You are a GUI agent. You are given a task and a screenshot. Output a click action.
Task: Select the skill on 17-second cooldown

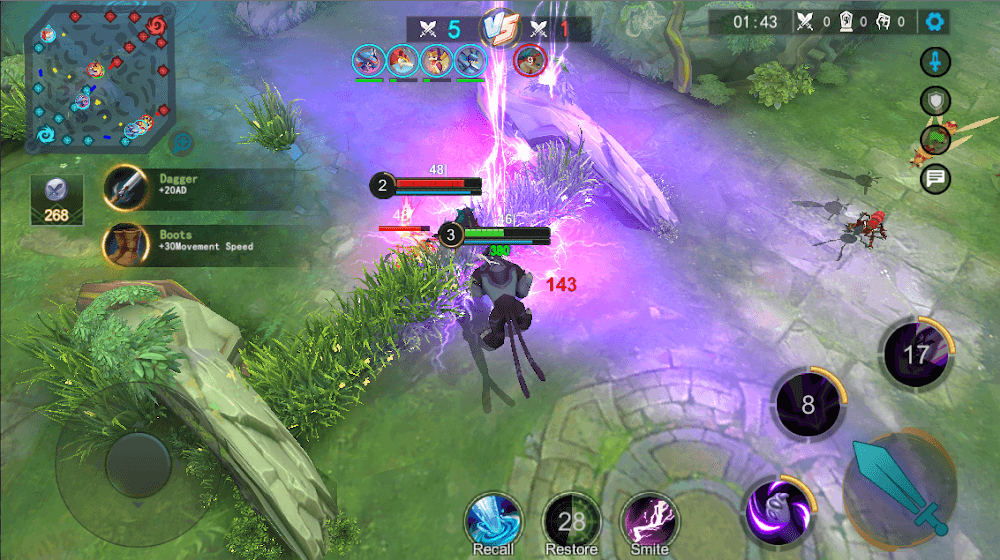tap(915, 354)
